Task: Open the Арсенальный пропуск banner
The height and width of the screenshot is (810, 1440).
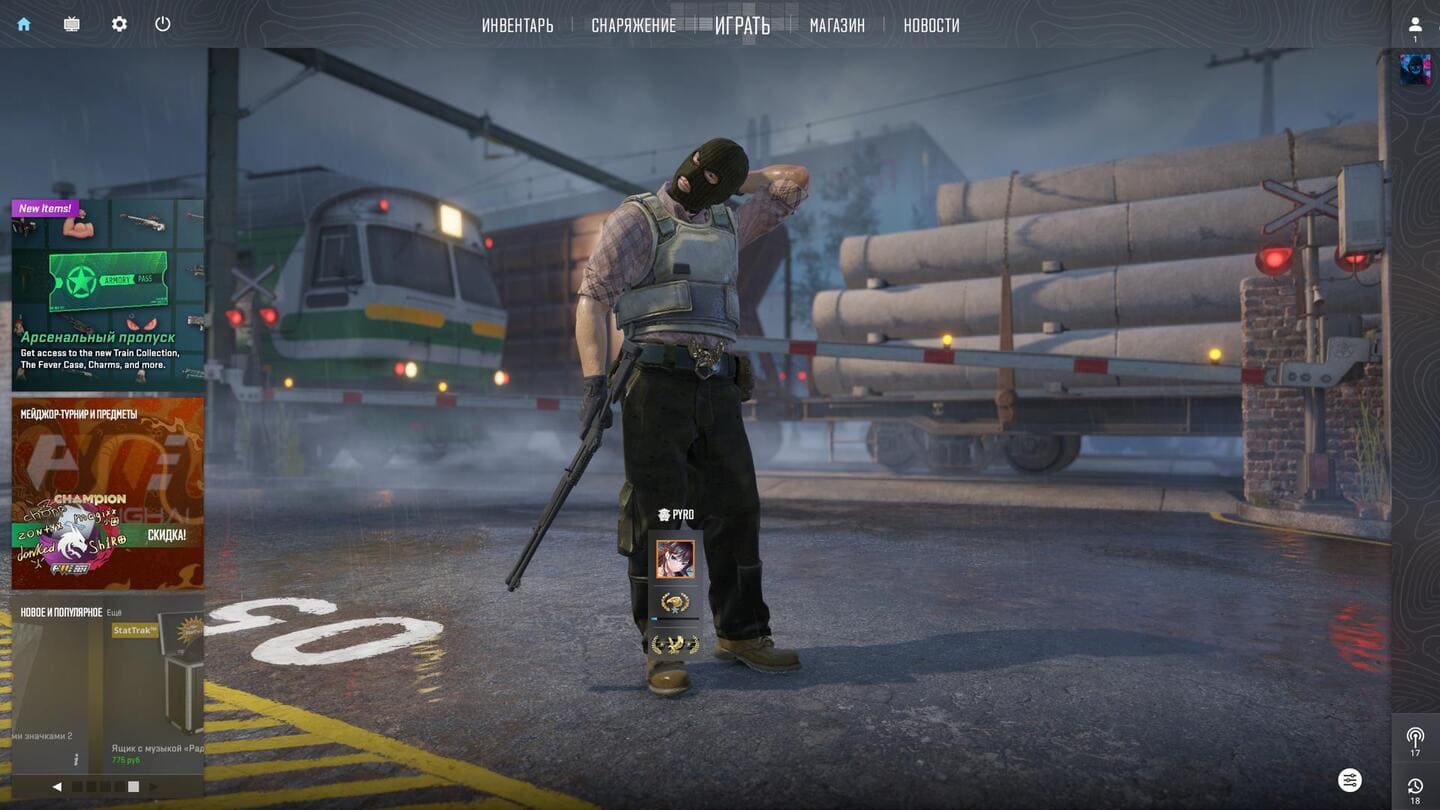Action: click(x=107, y=295)
